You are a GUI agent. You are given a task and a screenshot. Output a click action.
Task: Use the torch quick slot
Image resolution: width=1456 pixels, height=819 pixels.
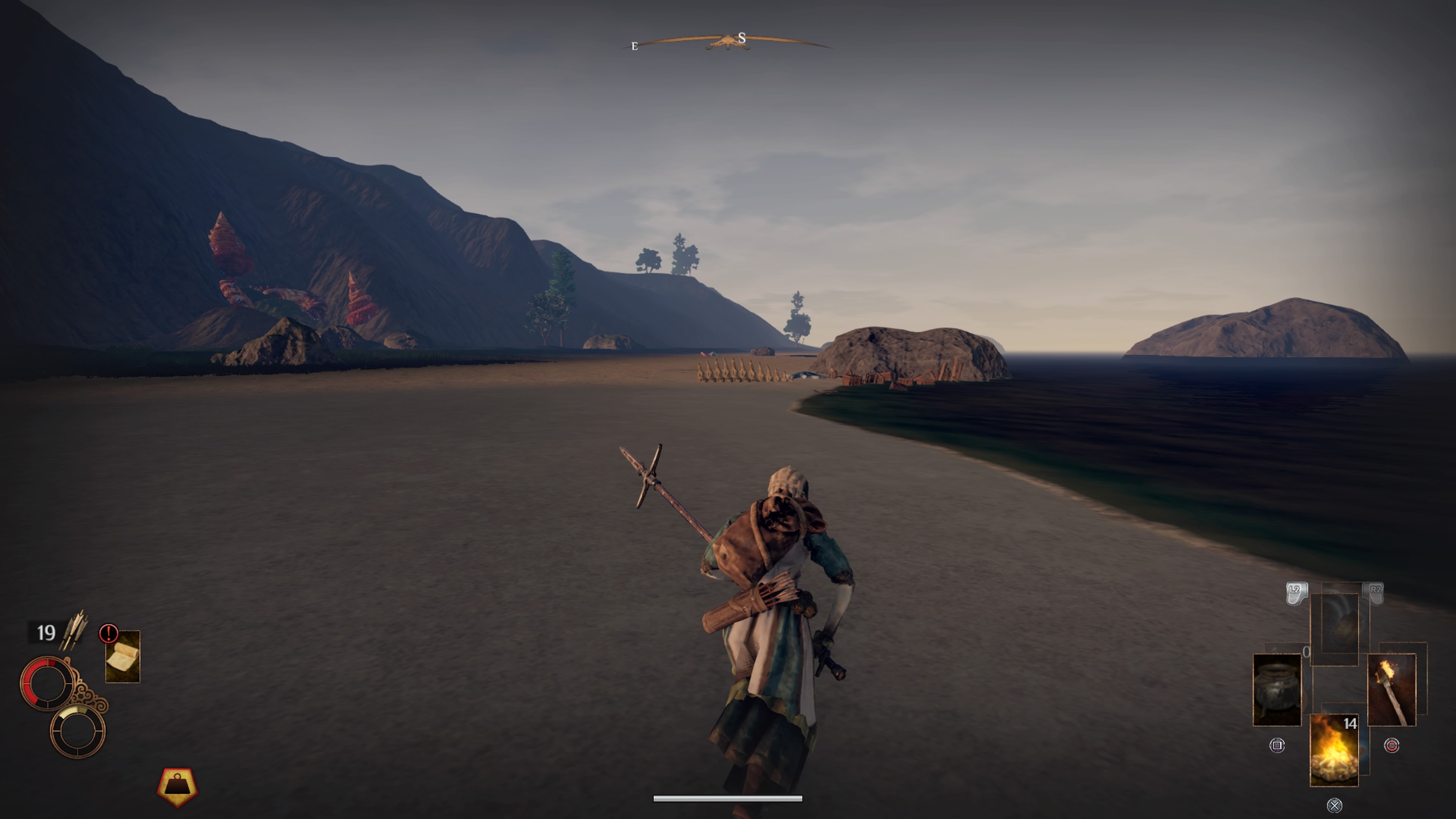[x=1391, y=690]
